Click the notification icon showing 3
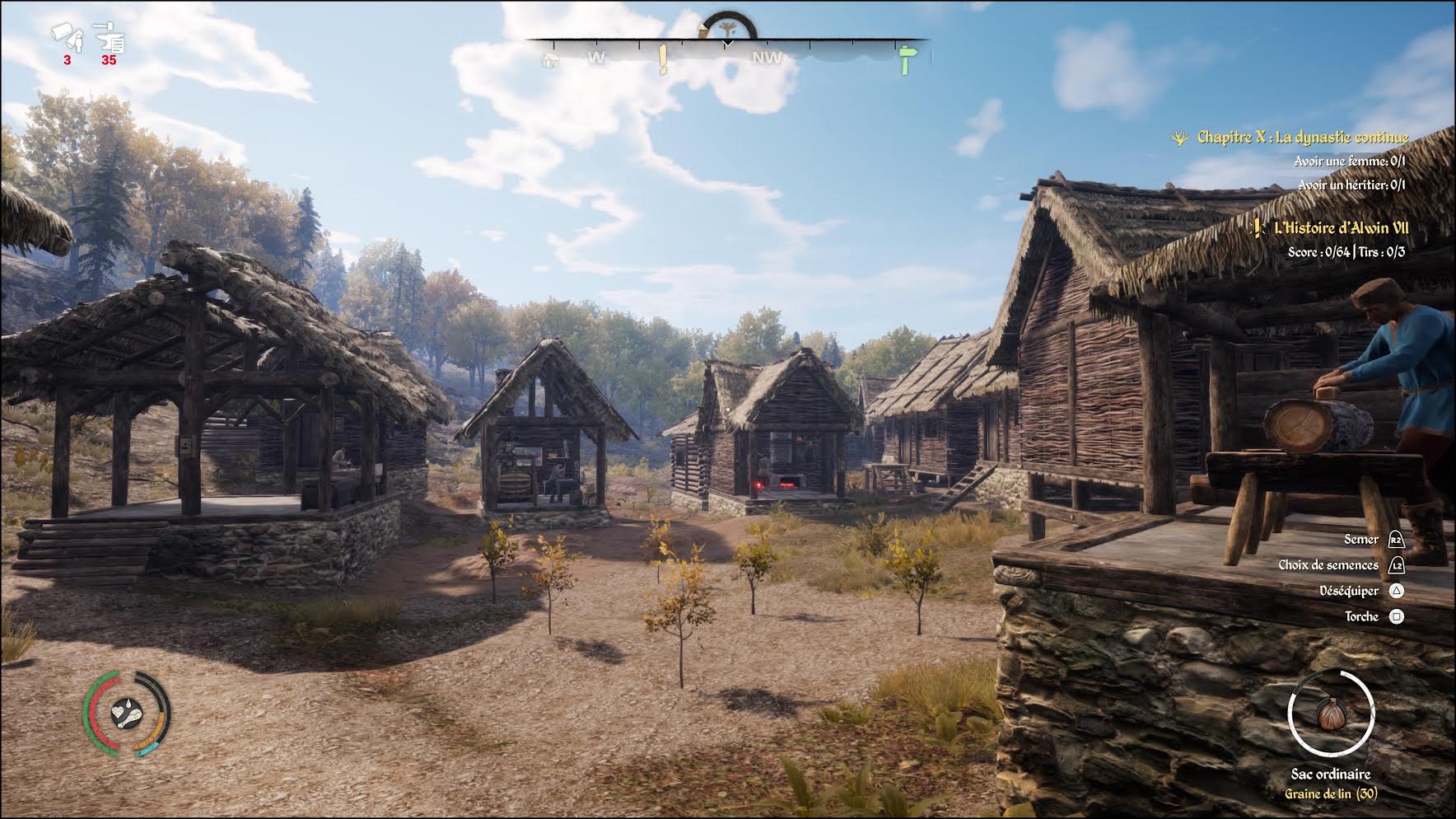1456x819 pixels. pyautogui.click(x=68, y=37)
